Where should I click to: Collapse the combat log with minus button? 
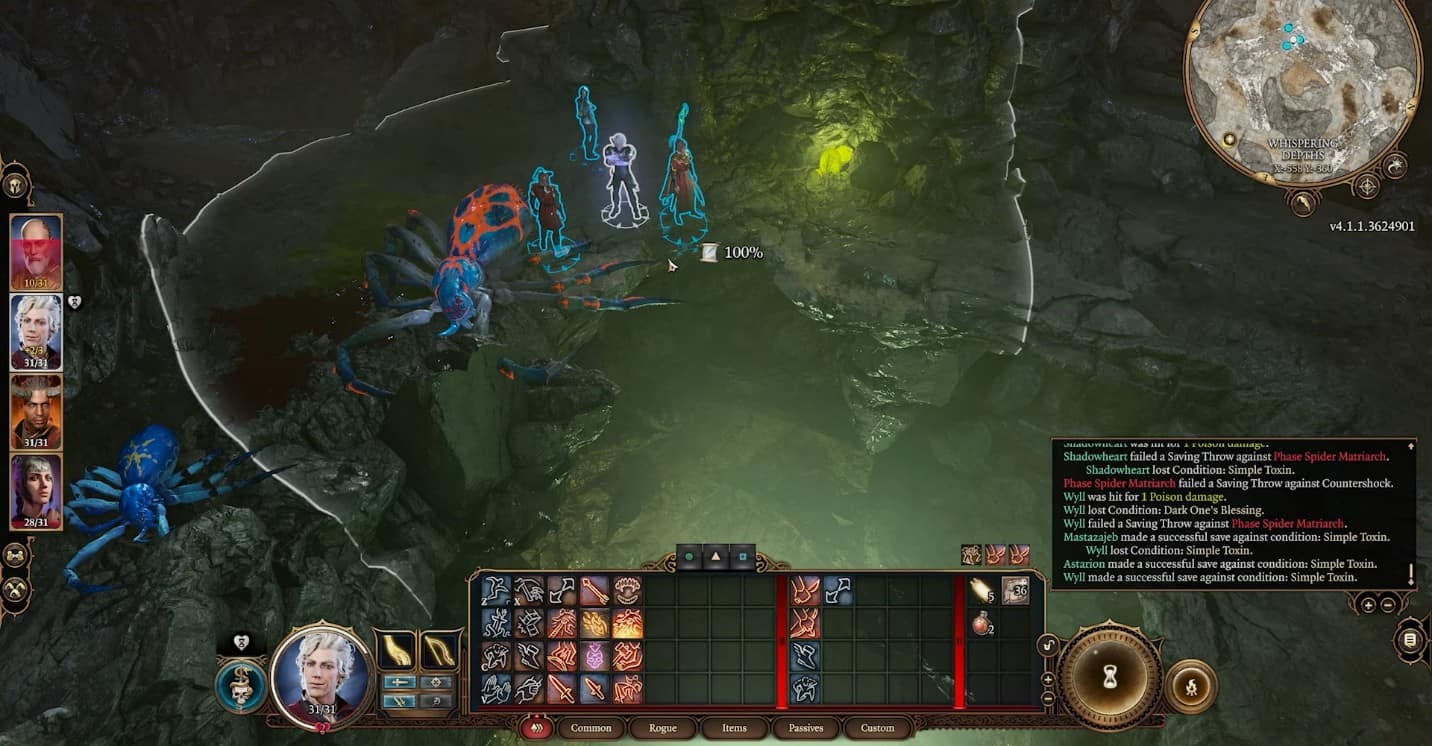point(1388,604)
